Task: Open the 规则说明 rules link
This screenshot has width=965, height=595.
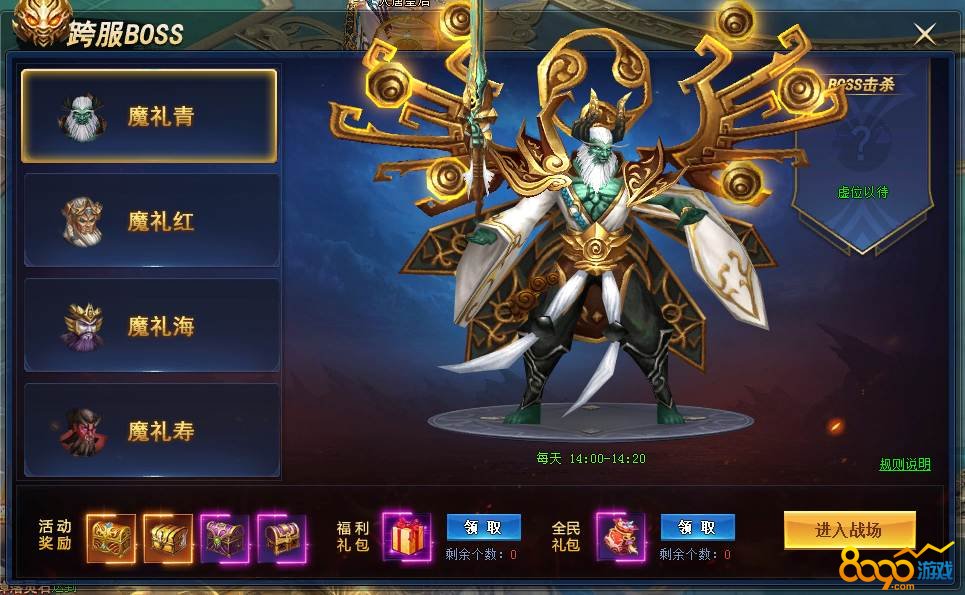Action: [904, 464]
